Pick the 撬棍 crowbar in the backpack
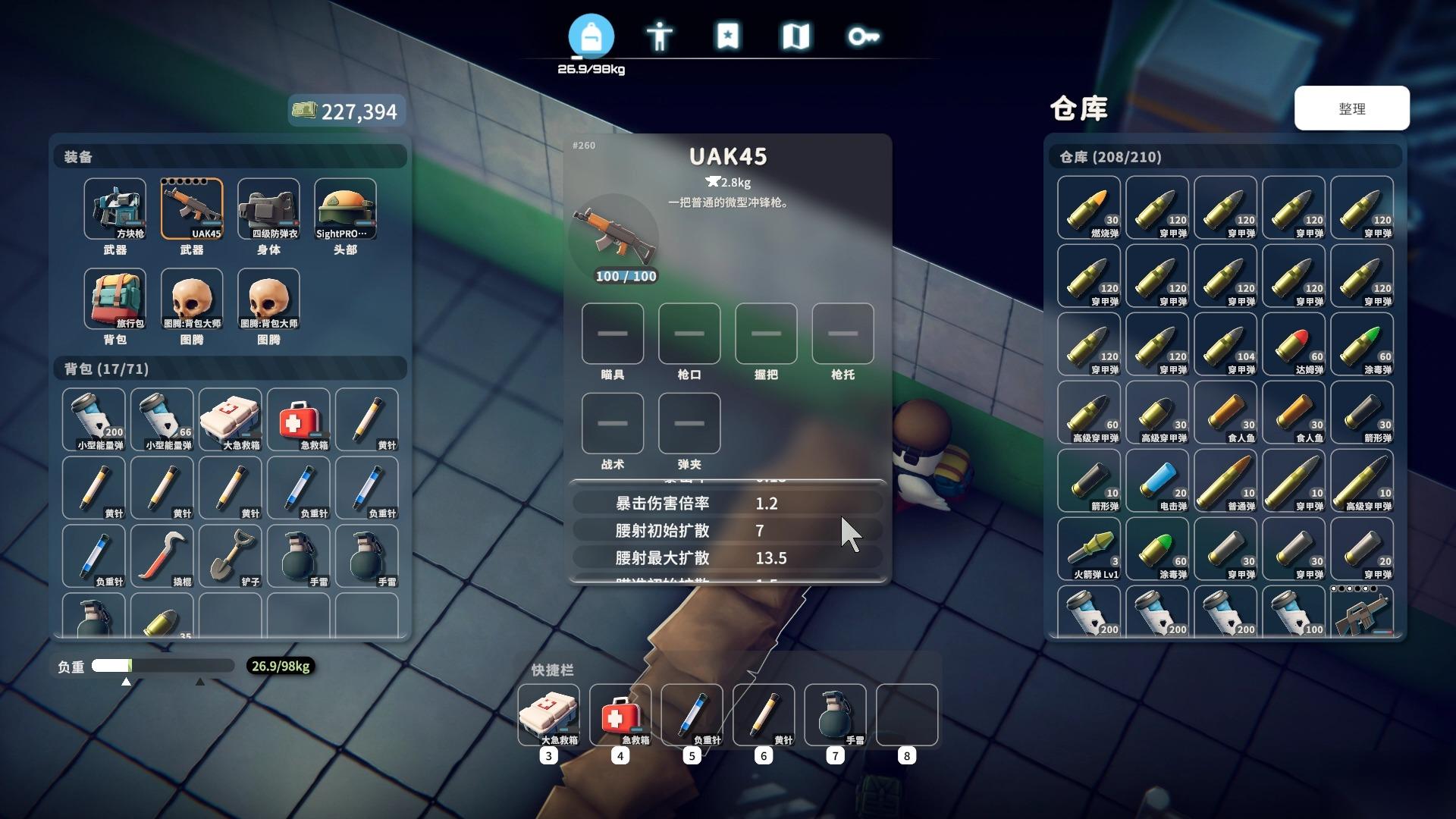The image size is (1456, 819). coord(162,556)
